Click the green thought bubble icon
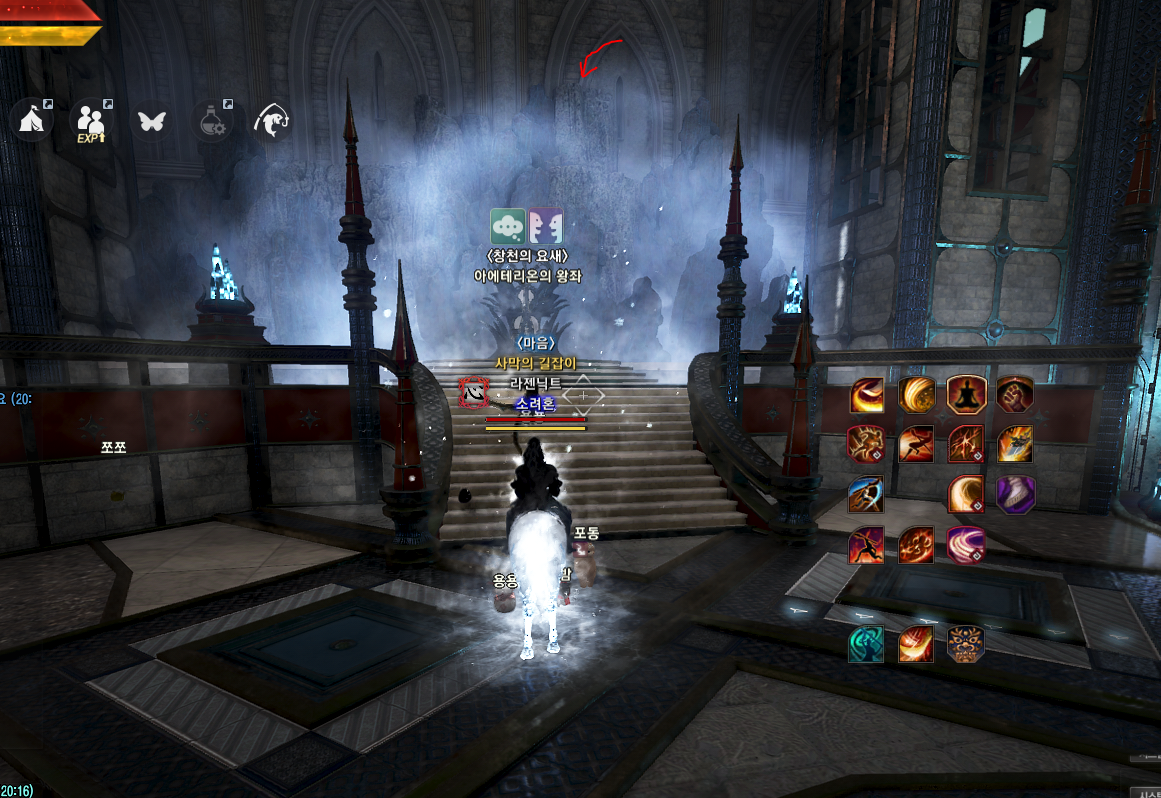The image size is (1161, 798). [x=508, y=227]
